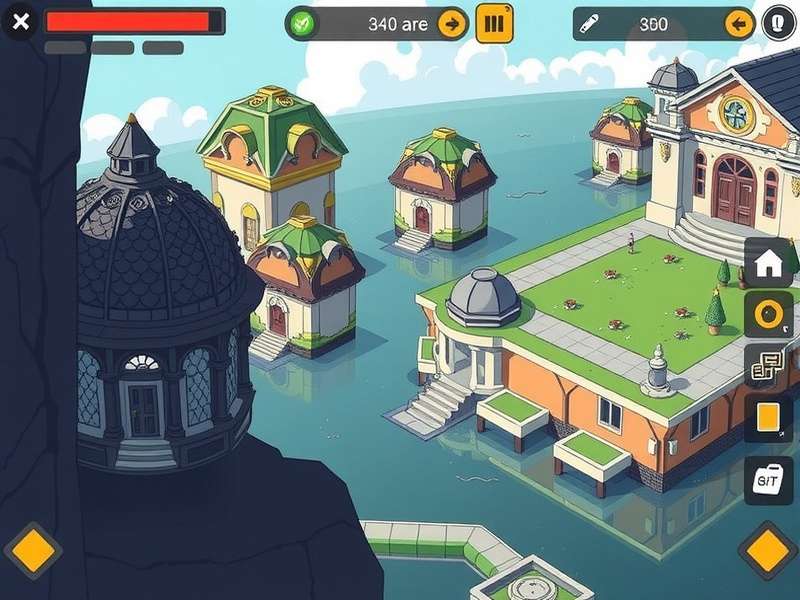Go to the home screen icon

[768, 264]
